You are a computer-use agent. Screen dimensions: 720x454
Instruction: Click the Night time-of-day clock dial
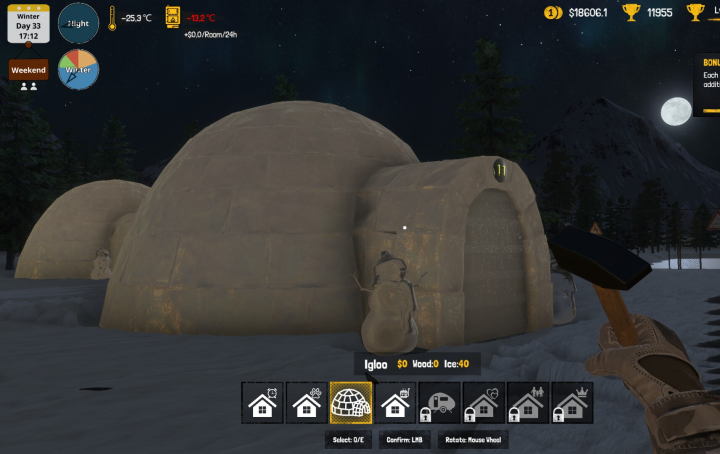click(x=79, y=23)
